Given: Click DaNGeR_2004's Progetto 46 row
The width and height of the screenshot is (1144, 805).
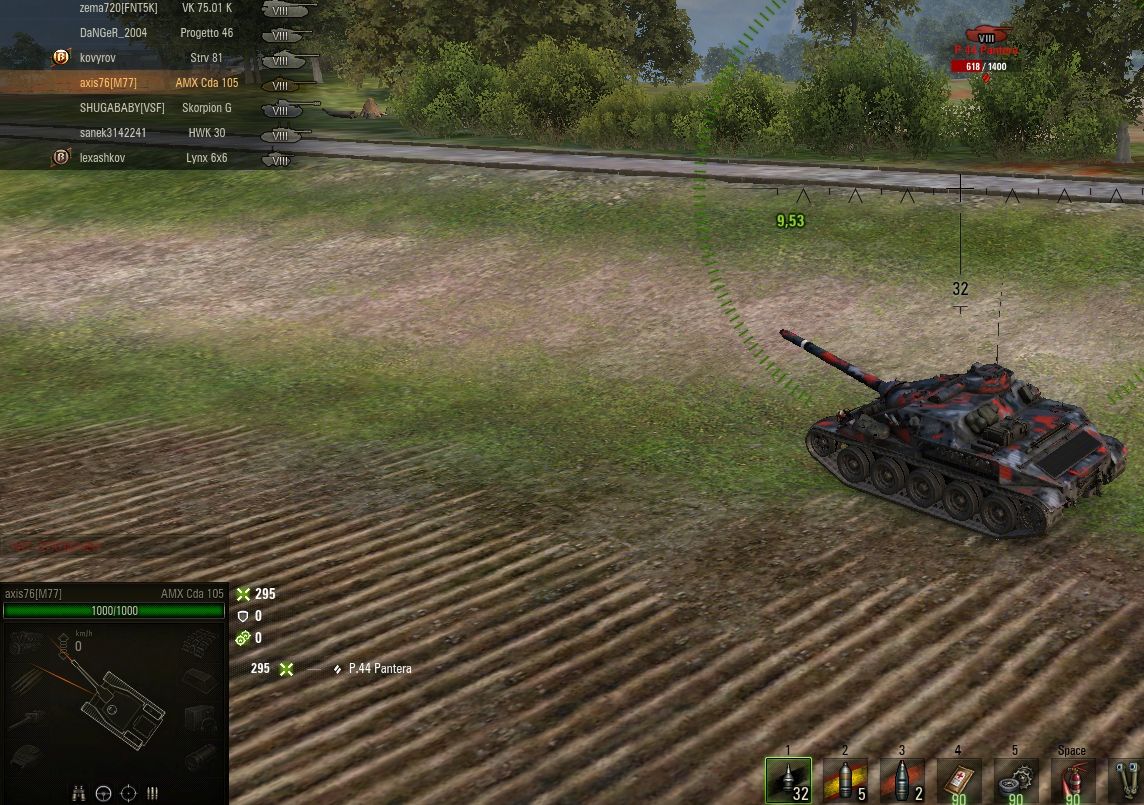Looking at the screenshot, I should tap(150, 33).
